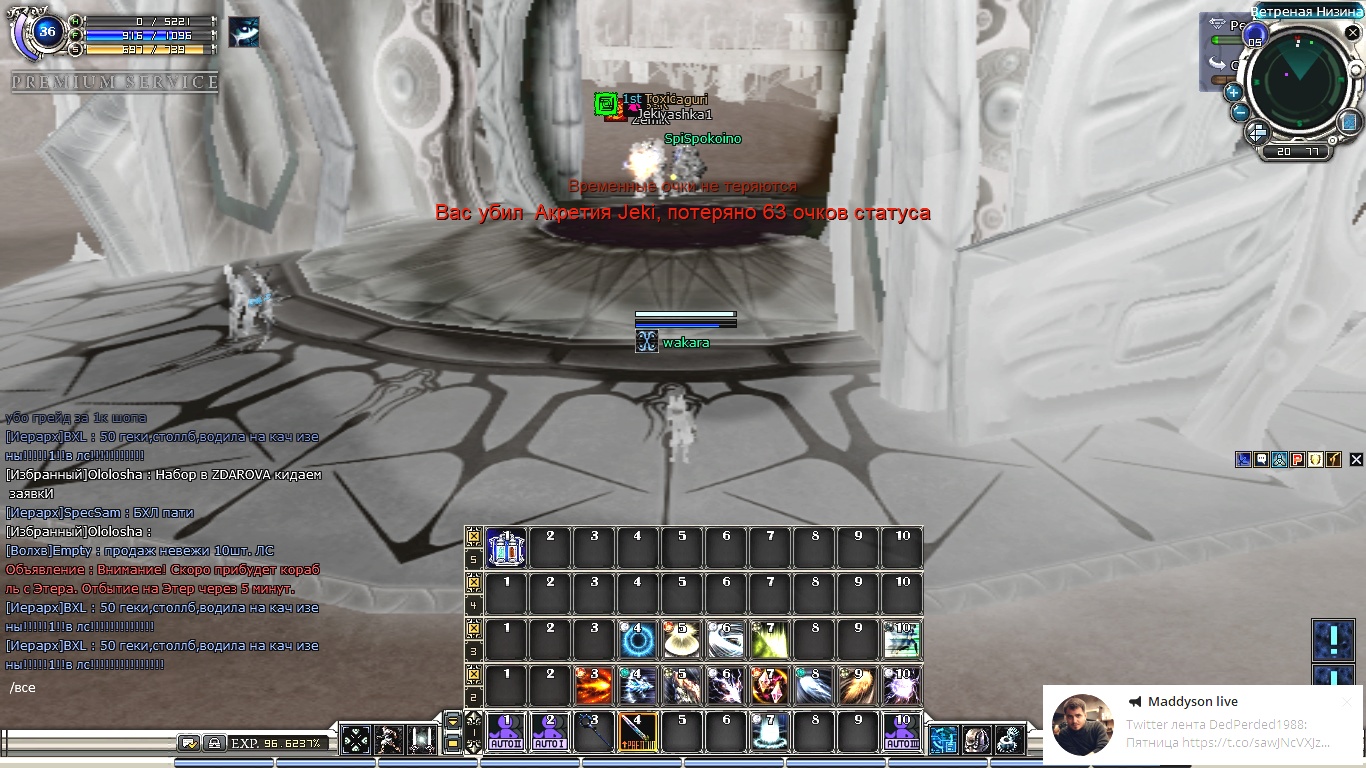Open the blue exclamation notification
Image resolution: width=1366 pixels, height=768 pixels.
point(1333,638)
